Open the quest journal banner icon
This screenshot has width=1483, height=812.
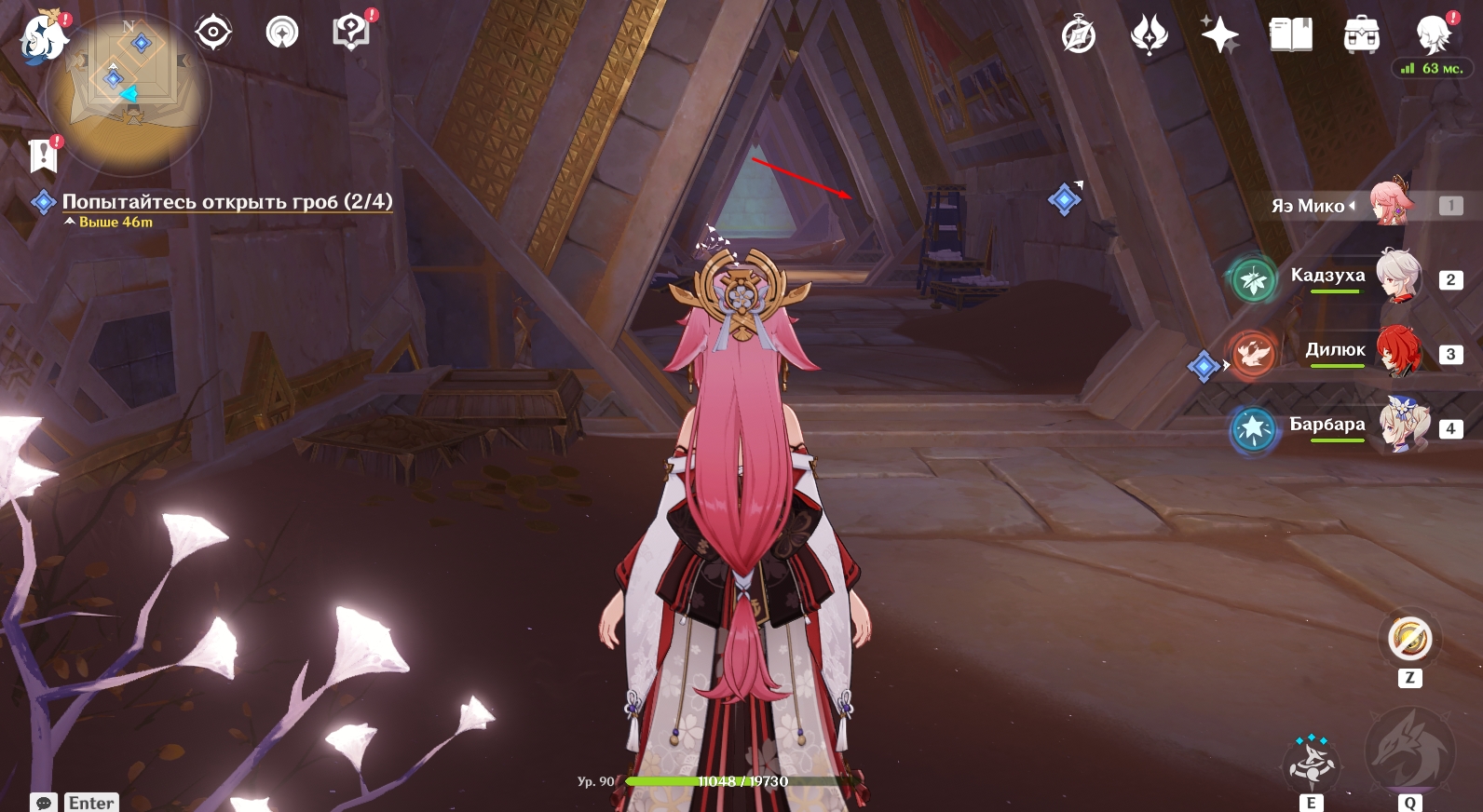[x=43, y=156]
